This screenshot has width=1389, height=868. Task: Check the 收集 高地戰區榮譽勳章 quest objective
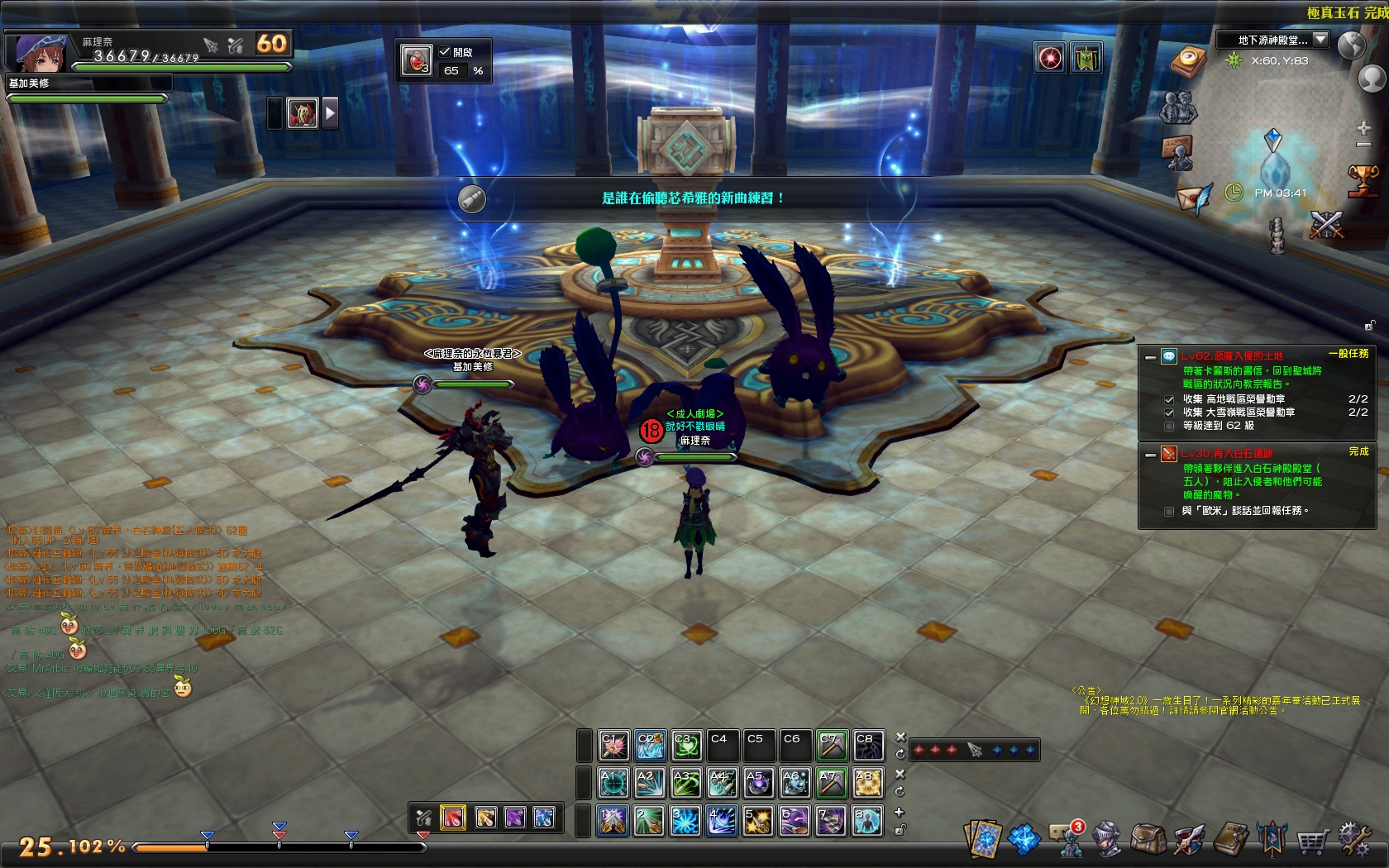click(1170, 400)
